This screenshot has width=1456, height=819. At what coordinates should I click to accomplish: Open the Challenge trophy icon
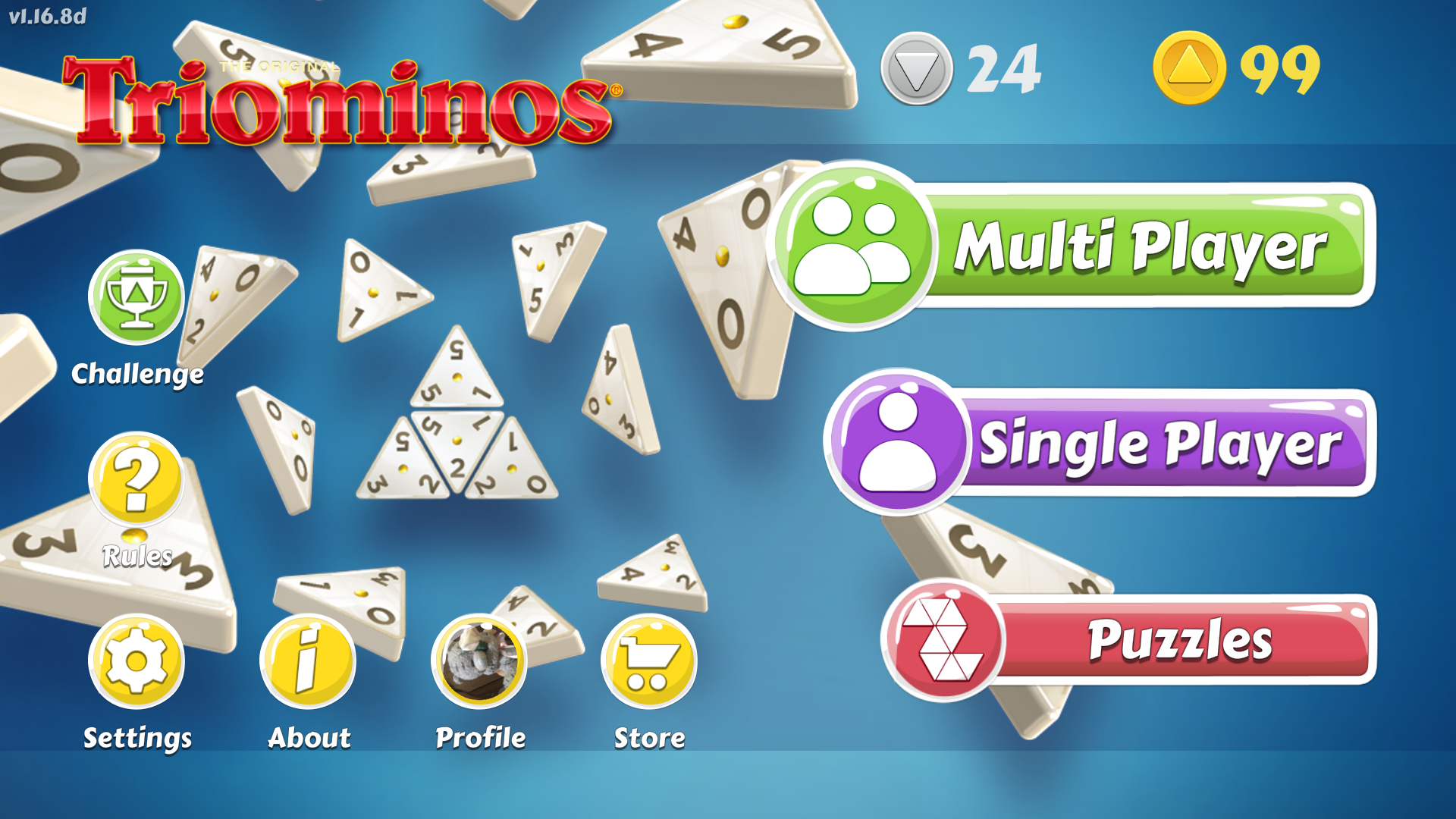136,299
